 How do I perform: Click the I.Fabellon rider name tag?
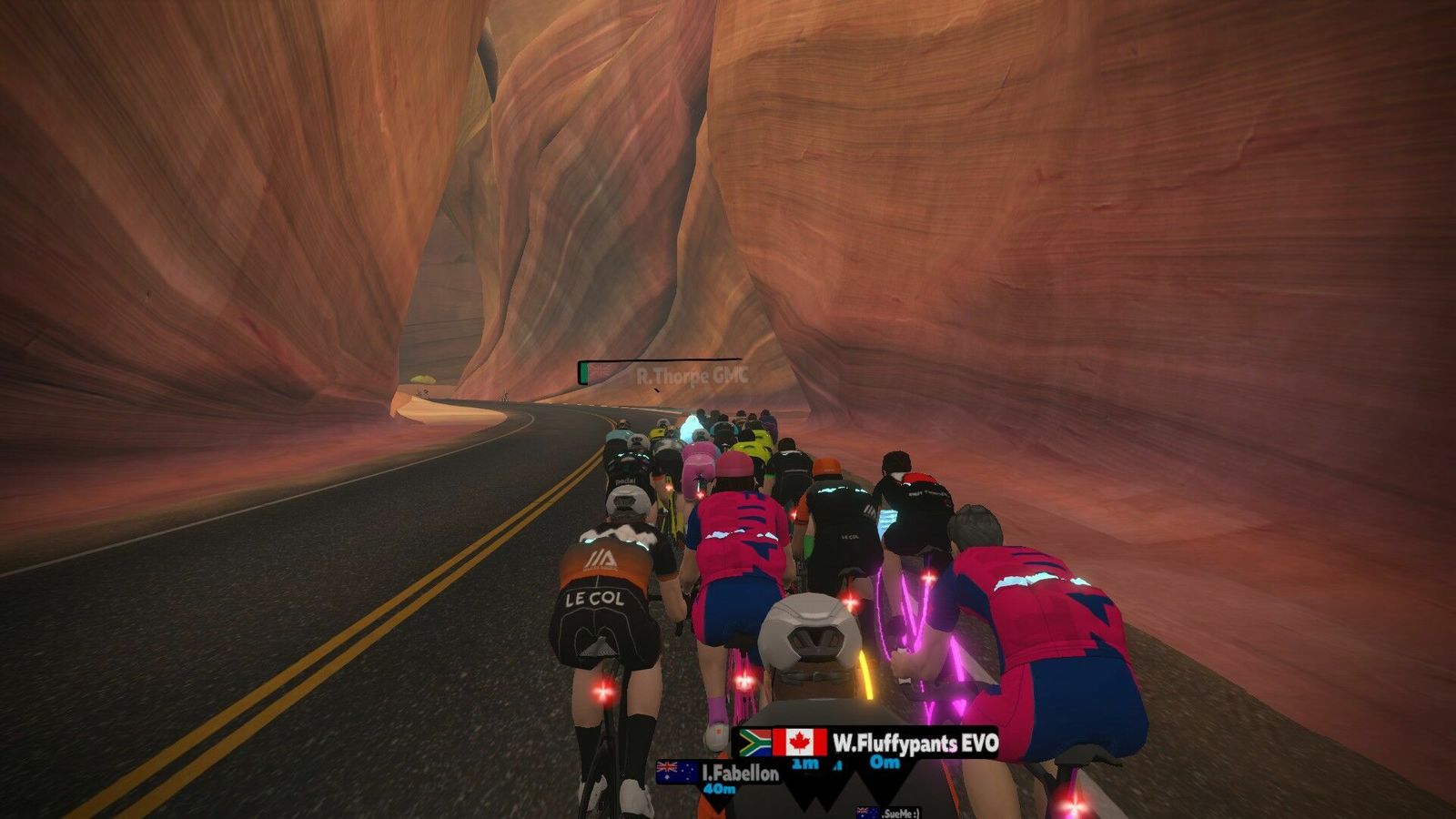point(740,773)
